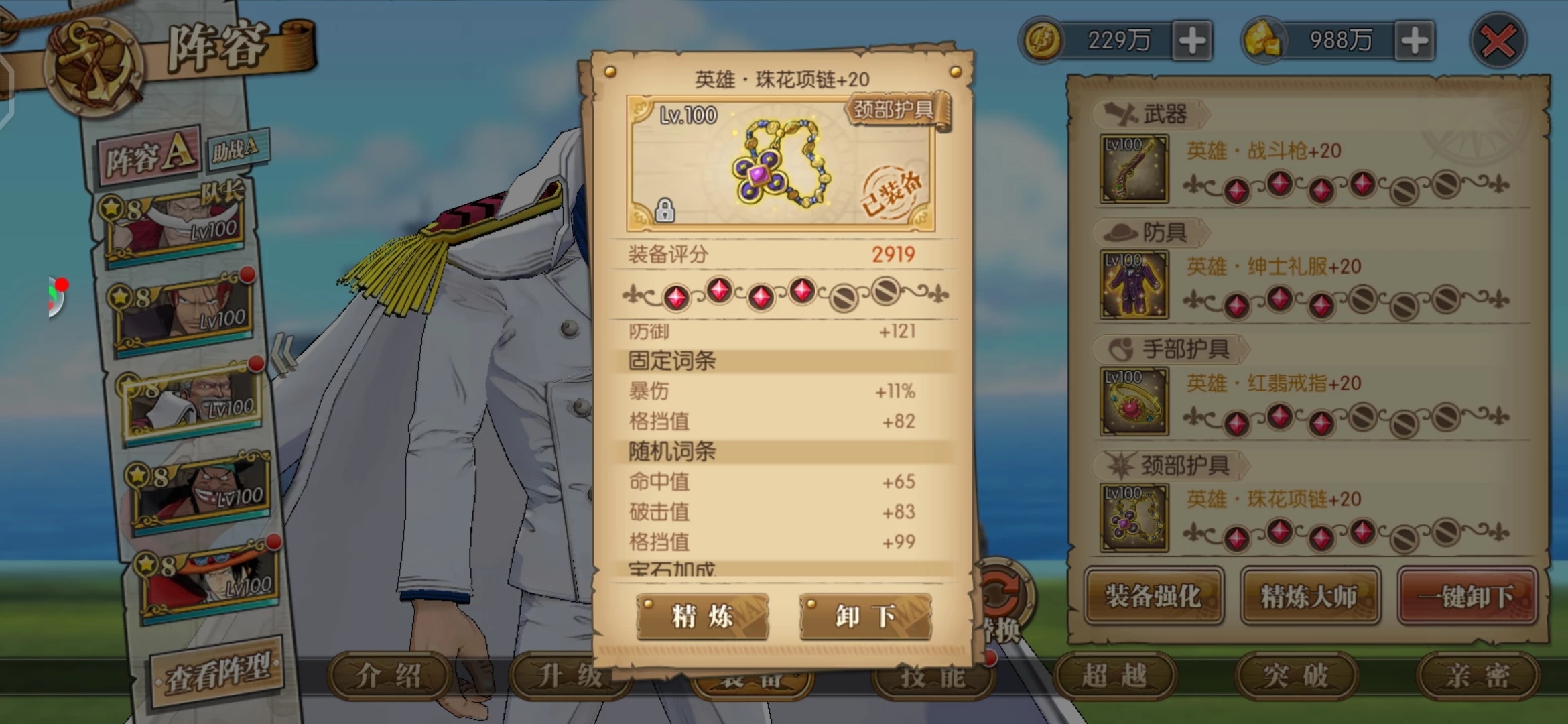This screenshot has width=1568, height=724.
Task: Click the 精炼 refine button
Action: (702, 616)
